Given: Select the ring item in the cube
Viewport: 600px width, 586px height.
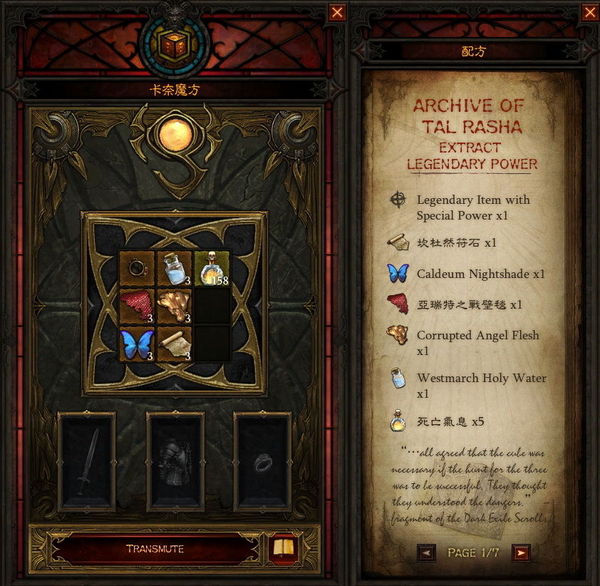Looking at the screenshot, I should pos(136,268).
